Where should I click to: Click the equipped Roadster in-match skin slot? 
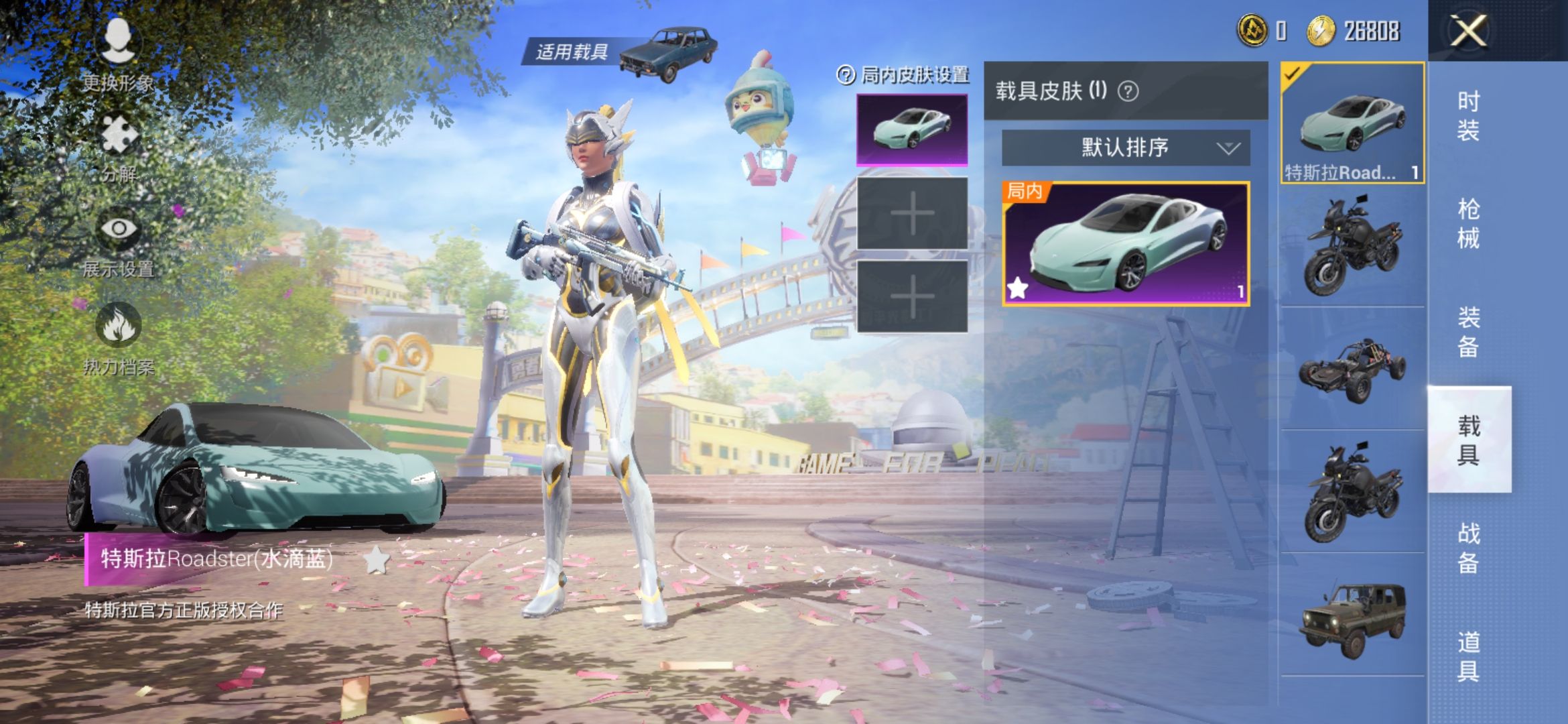tap(912, 130)
